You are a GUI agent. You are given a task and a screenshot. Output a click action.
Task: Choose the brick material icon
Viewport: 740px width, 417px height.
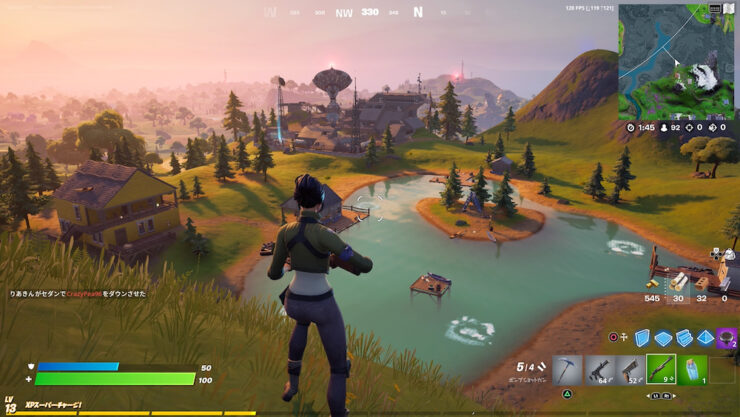tap(701, 280)
